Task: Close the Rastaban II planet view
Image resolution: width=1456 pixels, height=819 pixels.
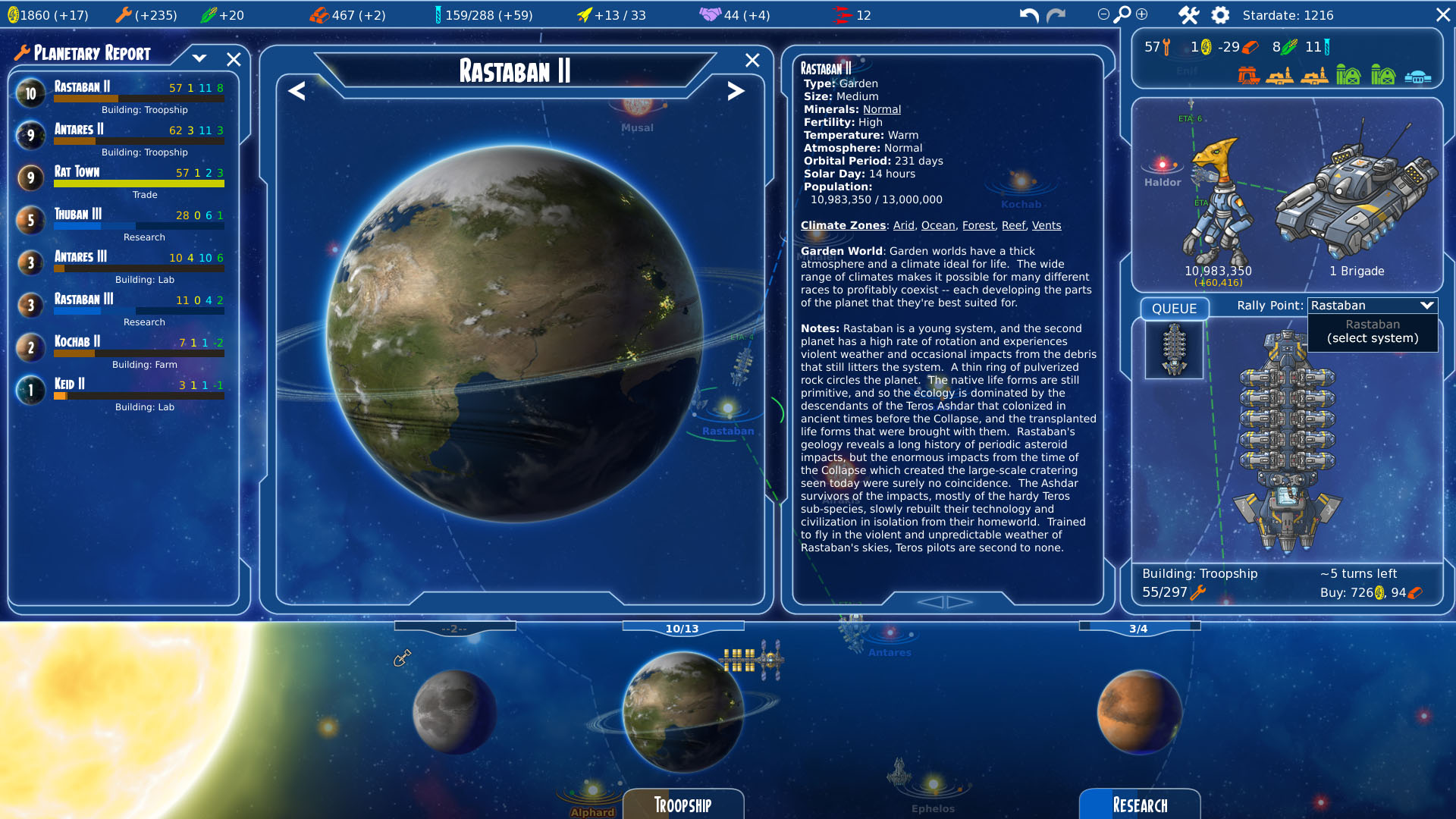Action: point(752,61)
